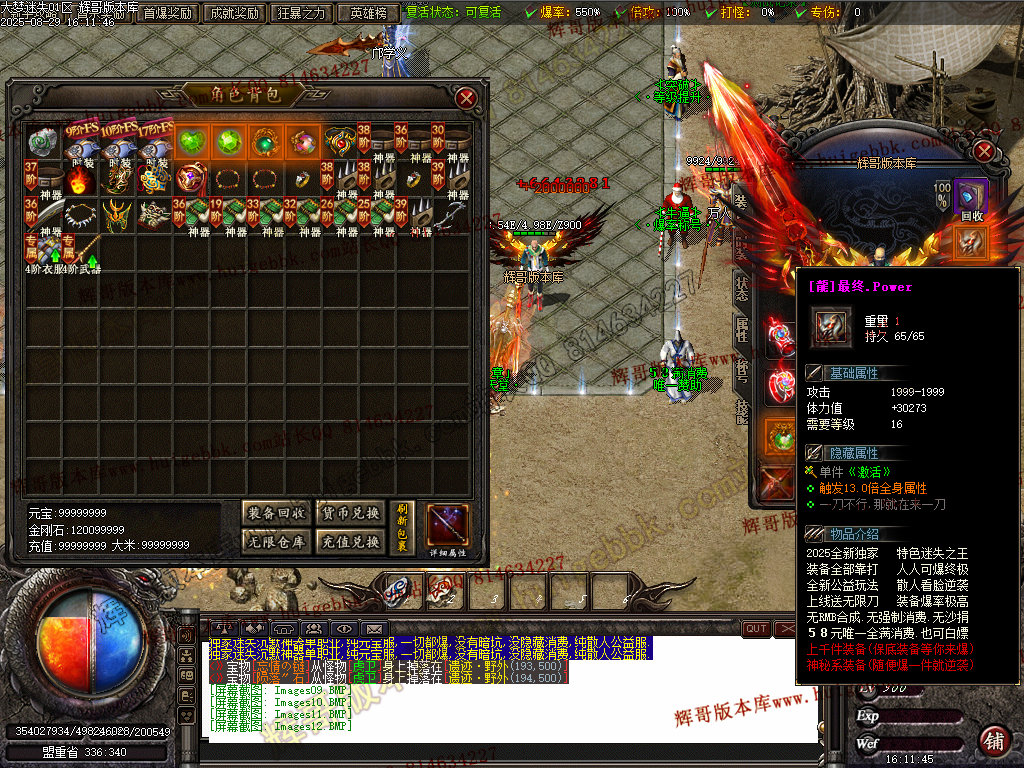The image size is (1024, 768).
Task: Choose the 充值兑换 recharge exchange button
Action: tap(349, 541)
